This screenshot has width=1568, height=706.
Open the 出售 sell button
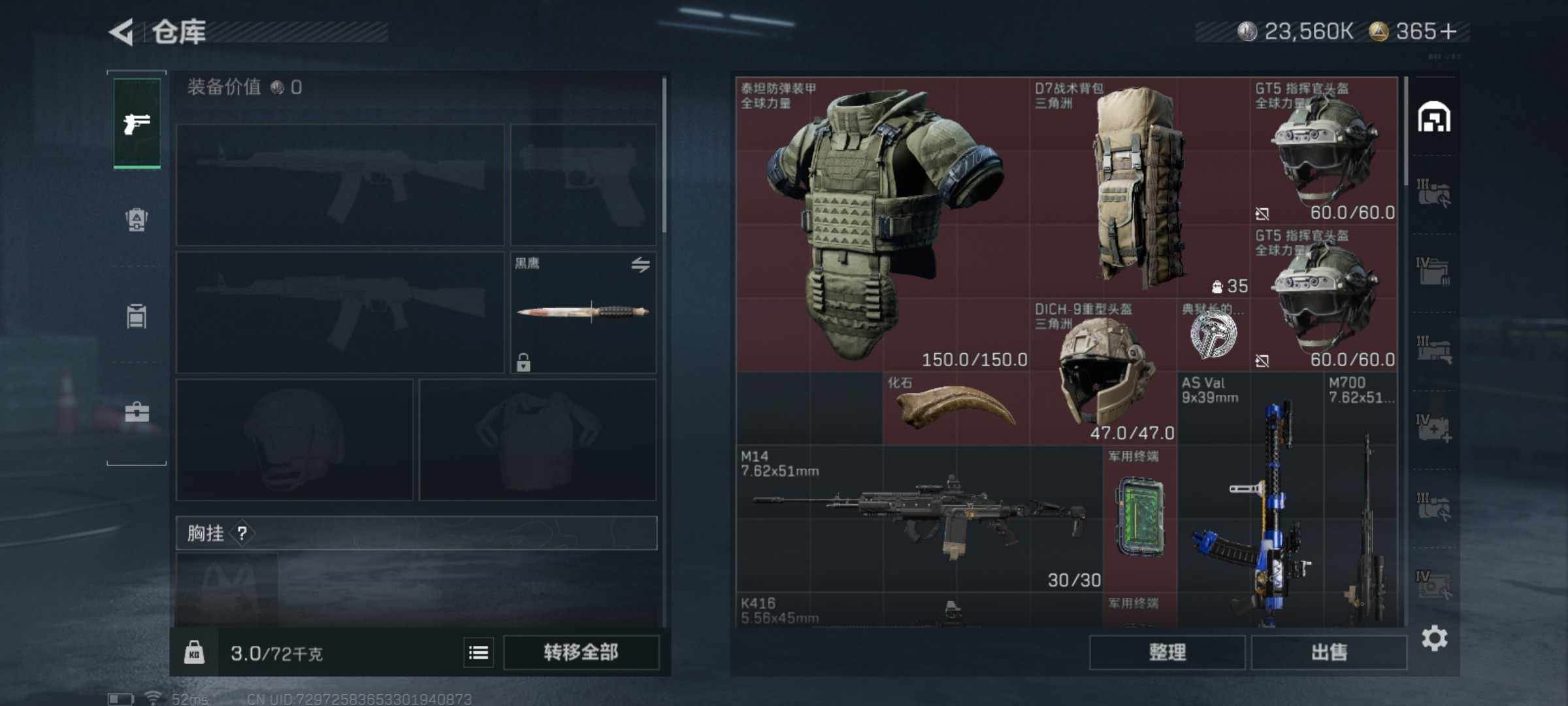pyautogui.click(x=1329, y=652)
